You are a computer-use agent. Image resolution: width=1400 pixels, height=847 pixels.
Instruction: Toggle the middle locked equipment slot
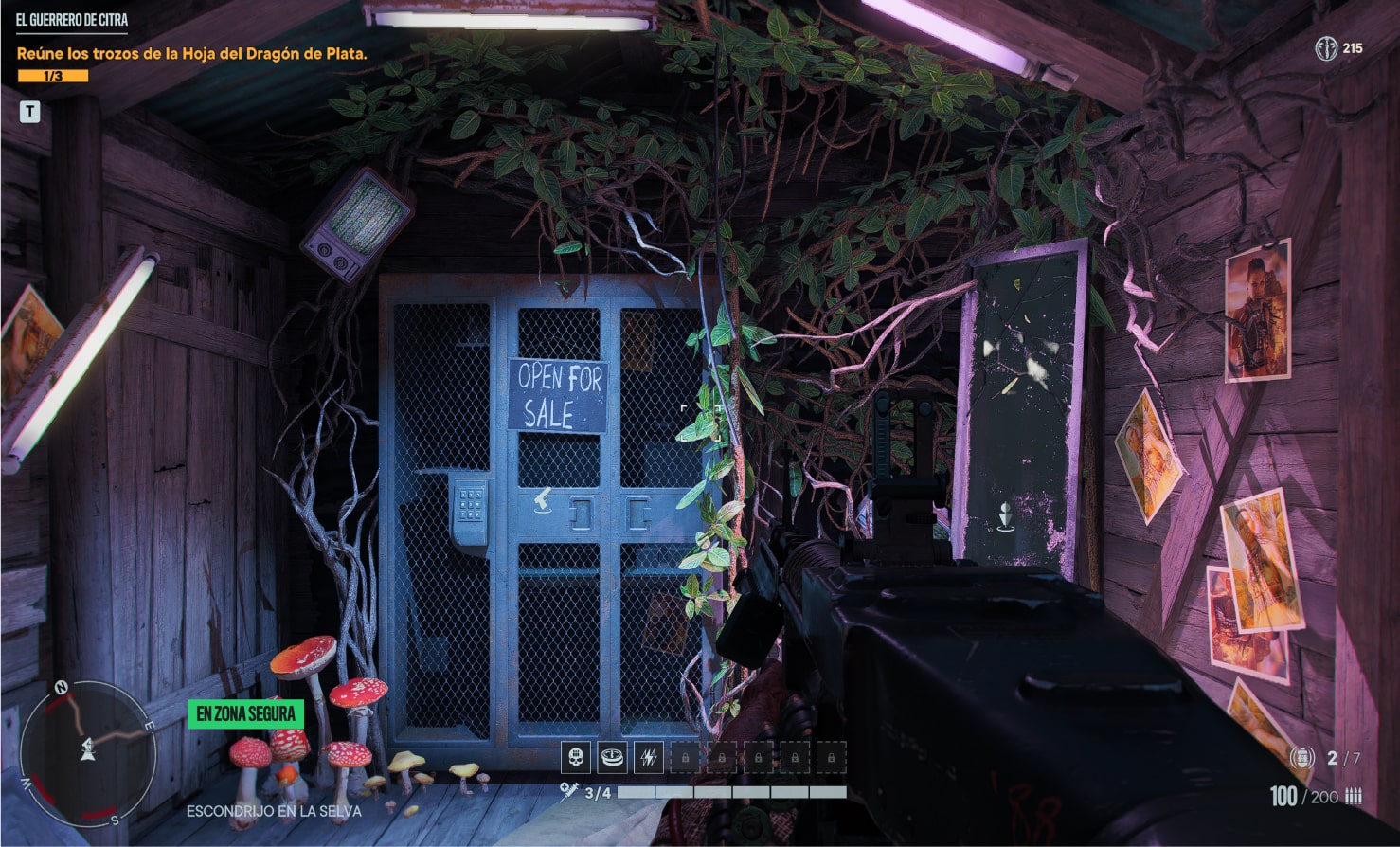pyautogui.click(x=758, y=757)
